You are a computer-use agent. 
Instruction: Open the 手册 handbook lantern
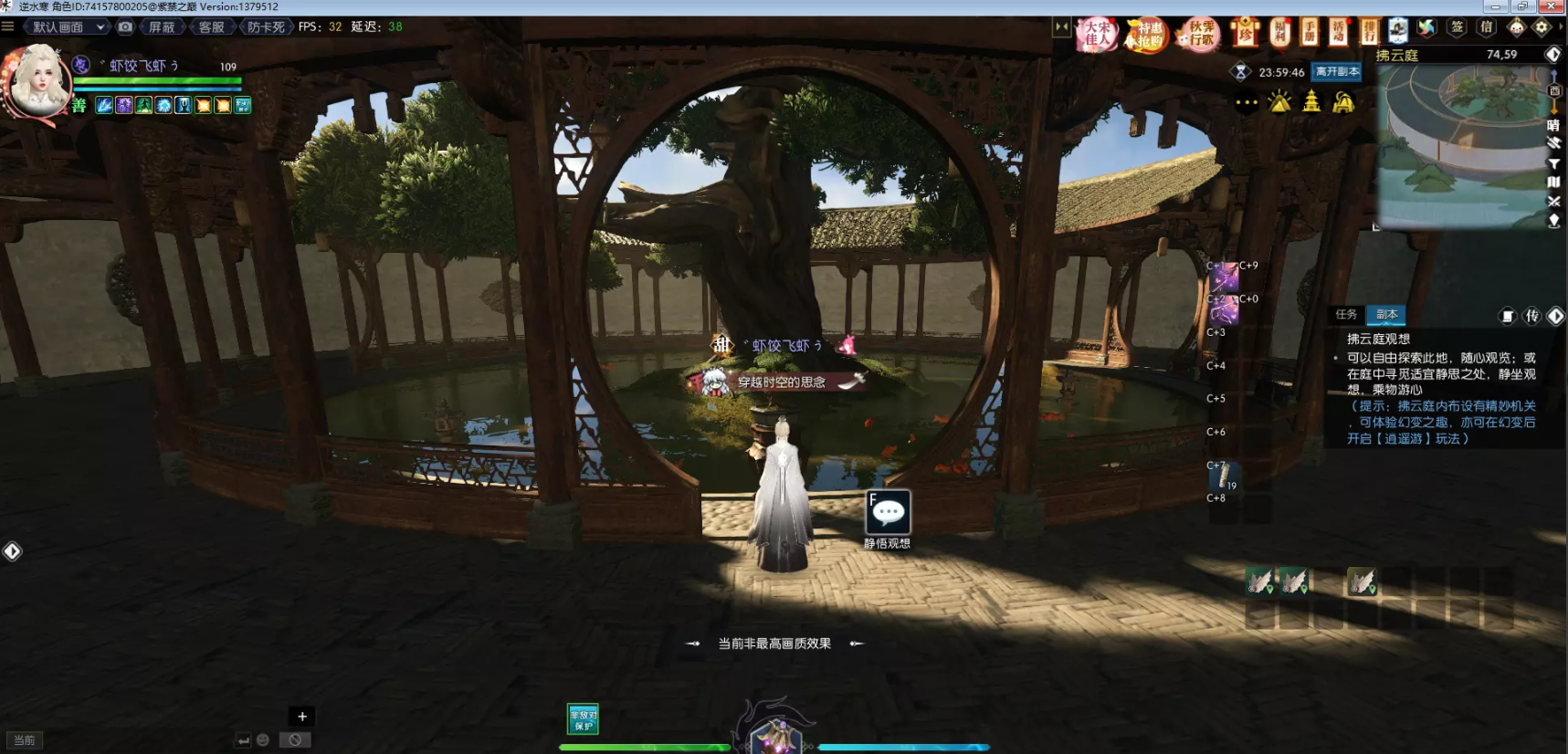1310,32
